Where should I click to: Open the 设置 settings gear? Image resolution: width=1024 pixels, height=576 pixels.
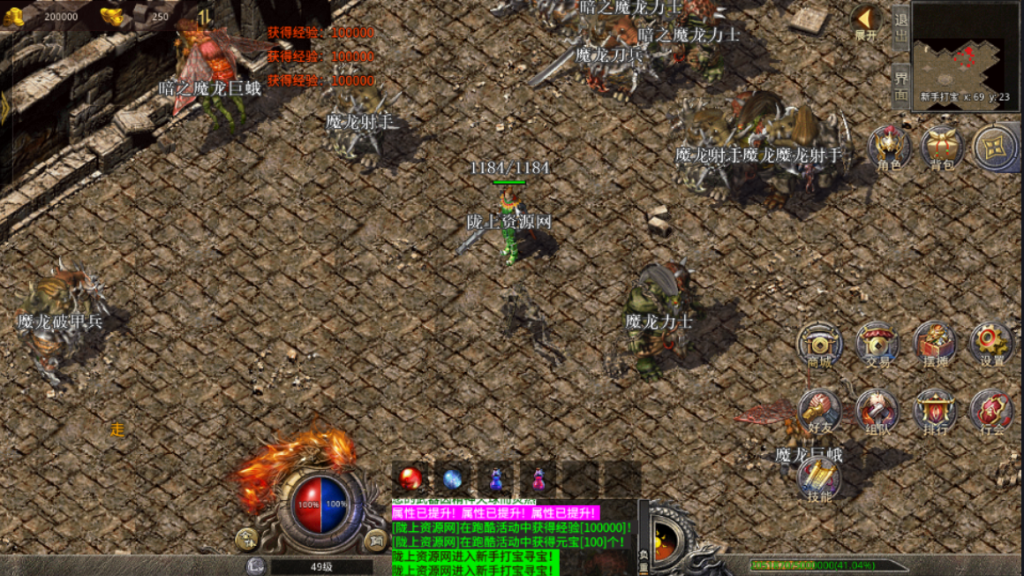pos(991,345)
